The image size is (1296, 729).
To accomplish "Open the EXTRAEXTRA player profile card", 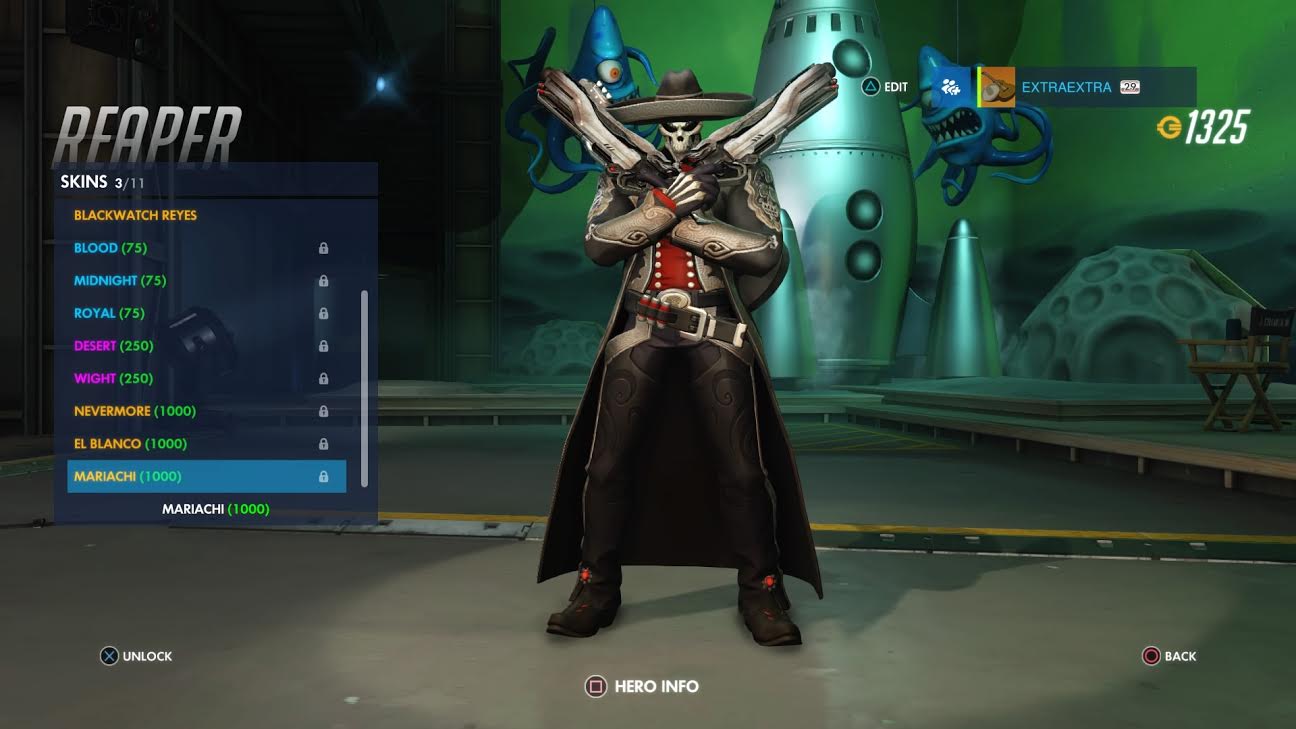I will click(x=1087, y=88).
